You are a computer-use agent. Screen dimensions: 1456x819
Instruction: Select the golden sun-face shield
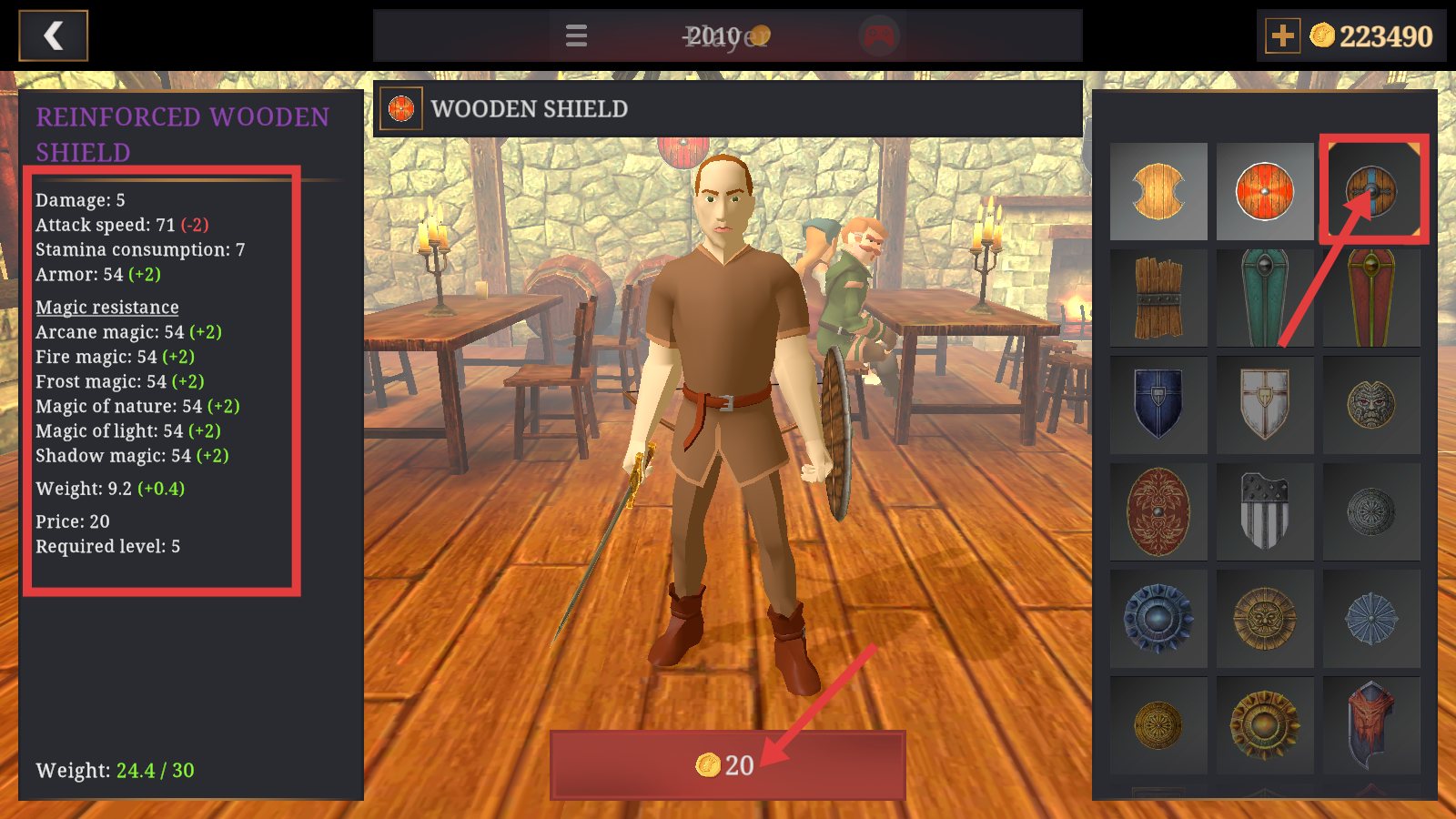pos(1265,618)
